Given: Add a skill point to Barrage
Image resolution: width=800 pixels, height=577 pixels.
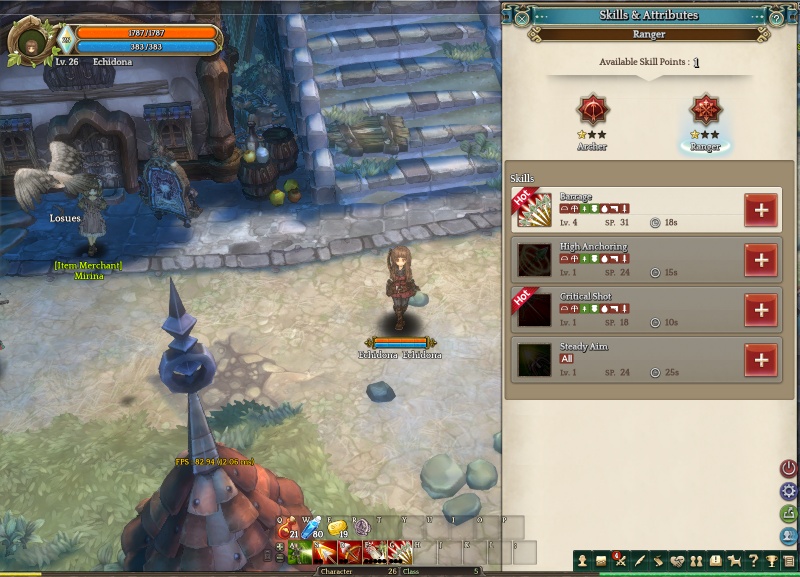Looking at the screenshot, I should coord(761,210).
